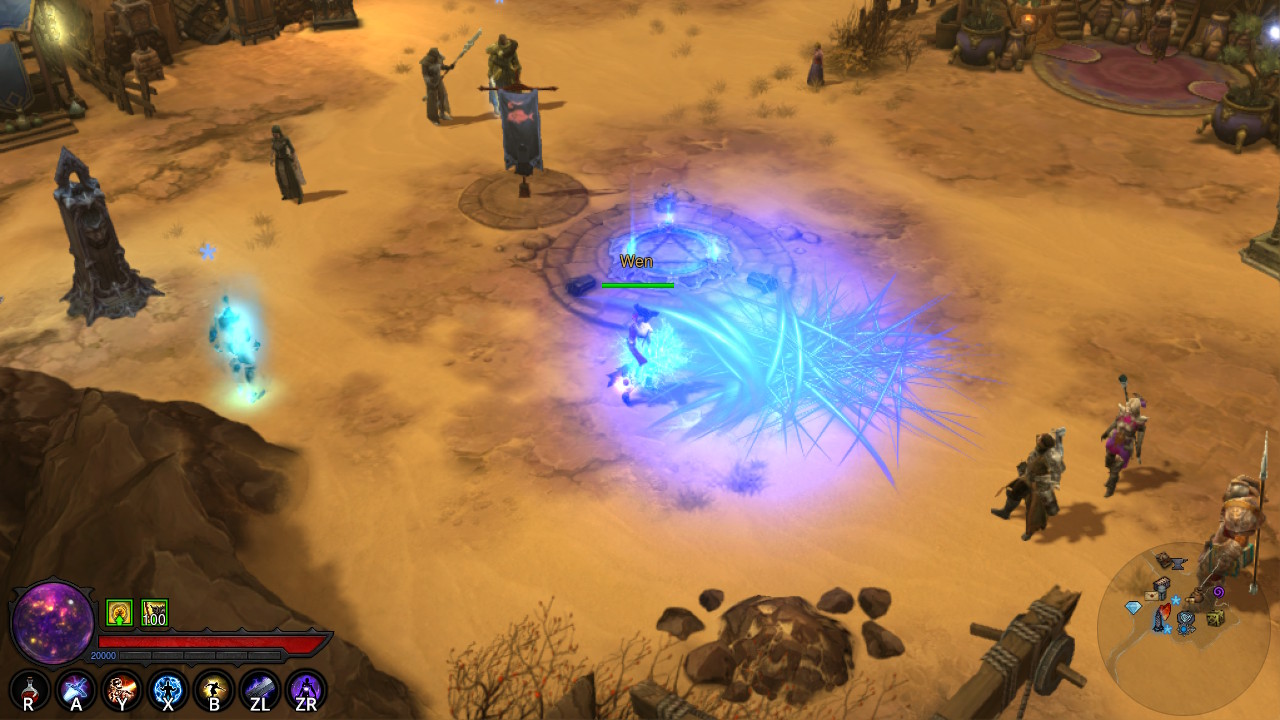Select the green cube marker on minimap

point(1214,619)
